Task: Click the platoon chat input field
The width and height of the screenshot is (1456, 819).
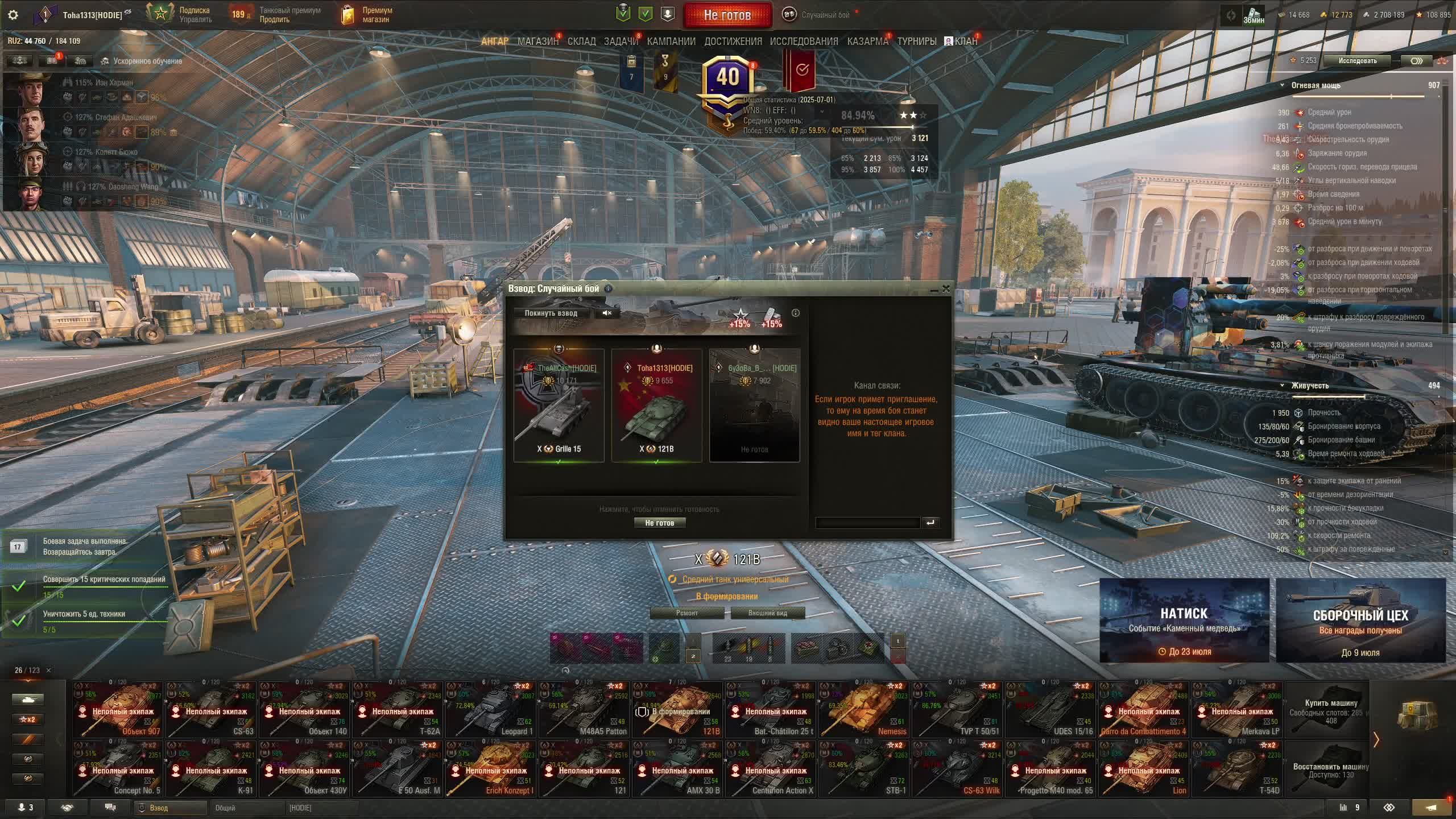Action: (x=867, y=523)
